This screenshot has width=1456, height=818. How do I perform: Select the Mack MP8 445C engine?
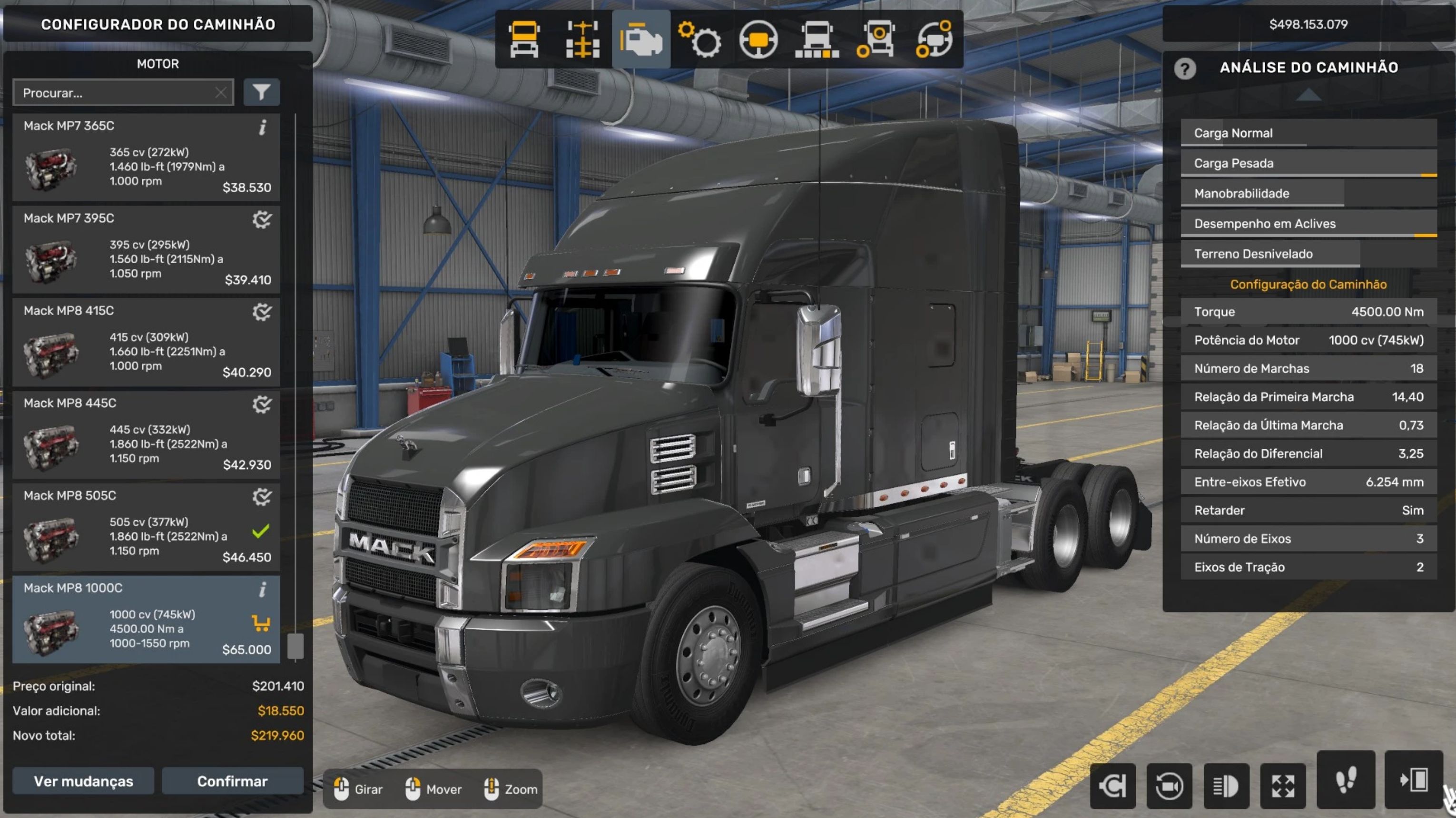[x=146, y=435]
